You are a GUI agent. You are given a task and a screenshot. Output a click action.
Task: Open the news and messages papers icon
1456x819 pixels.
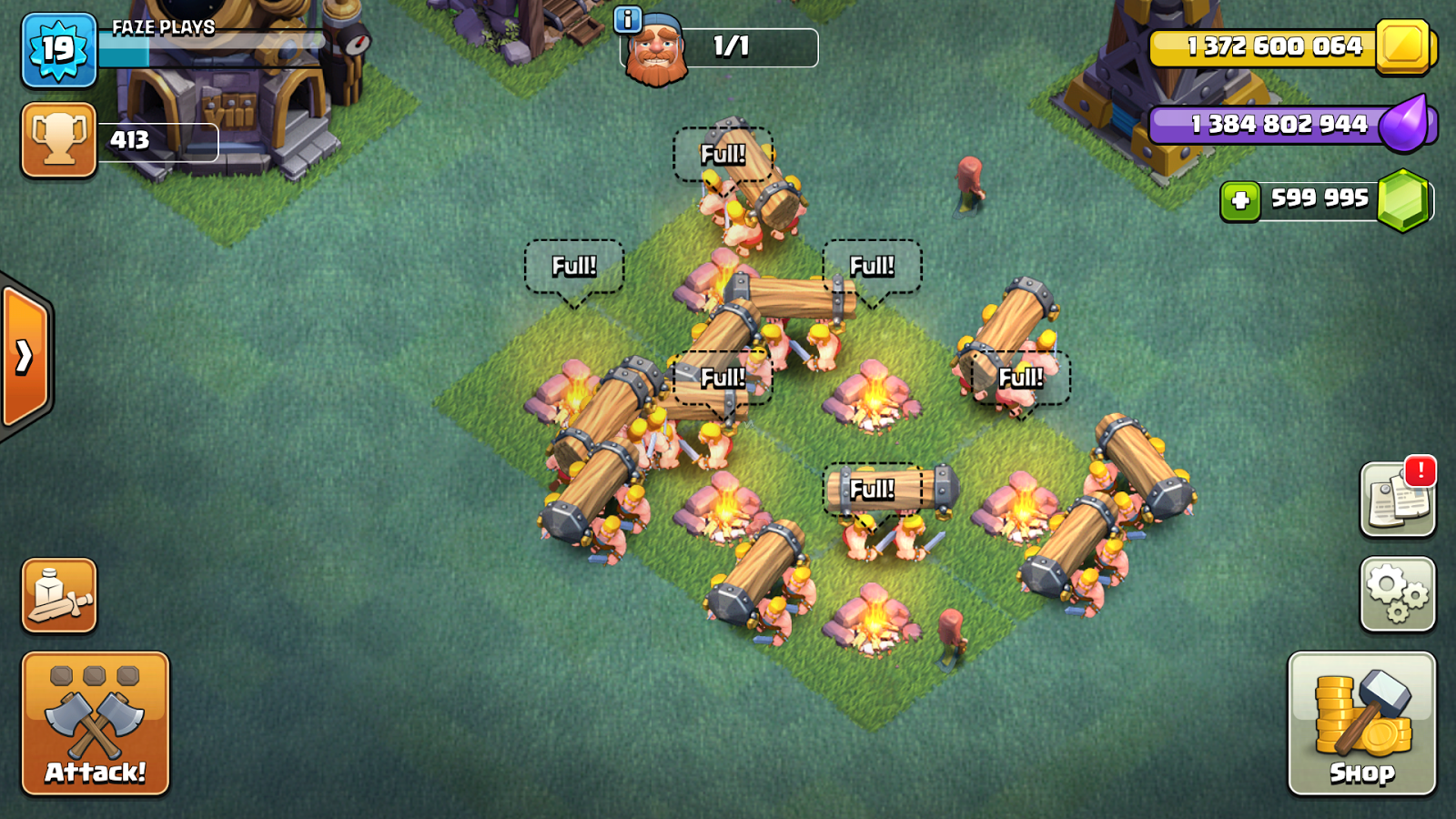pos(1397,500)
